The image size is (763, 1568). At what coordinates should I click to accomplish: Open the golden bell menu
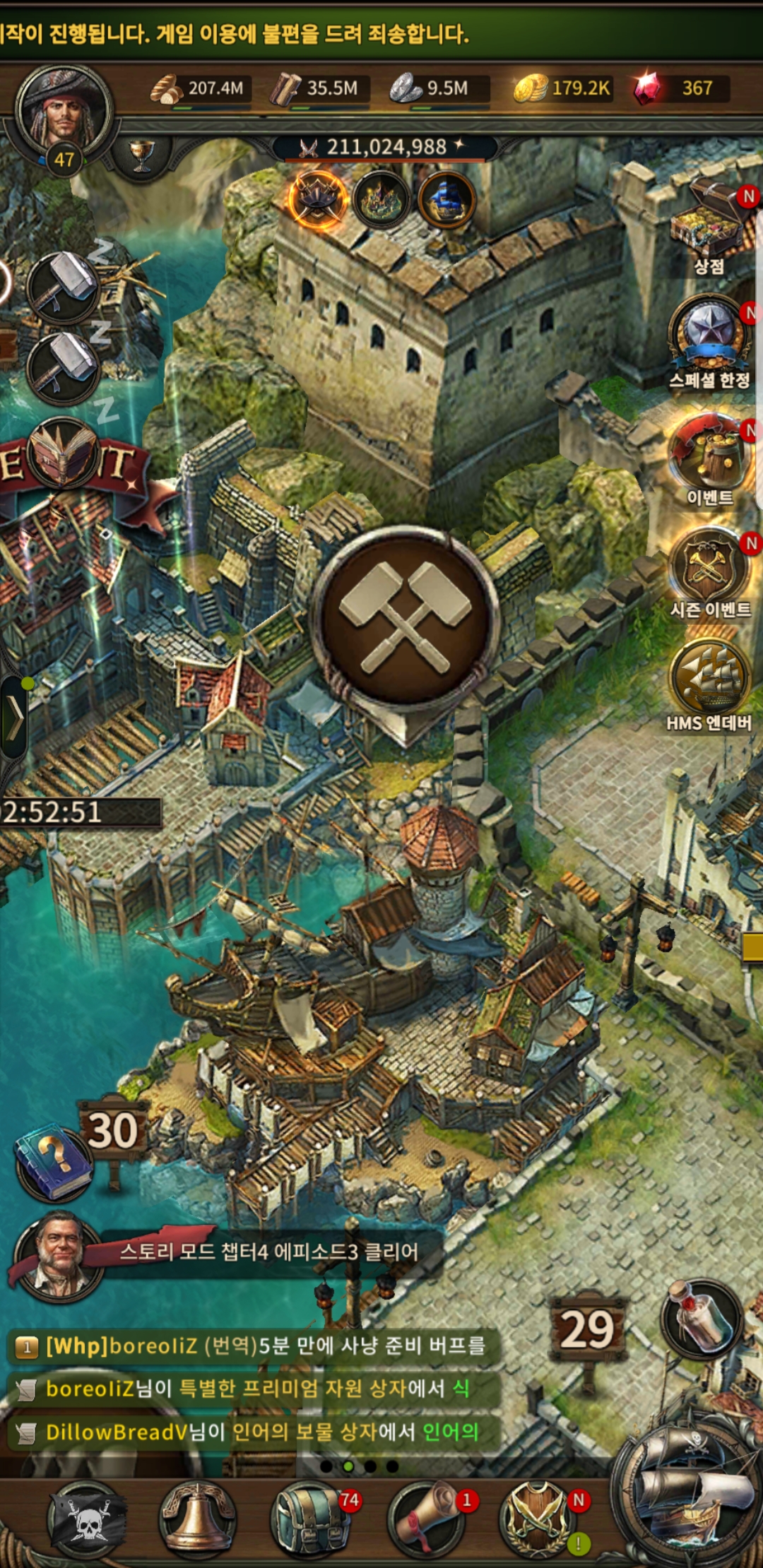click(198, 1519)
